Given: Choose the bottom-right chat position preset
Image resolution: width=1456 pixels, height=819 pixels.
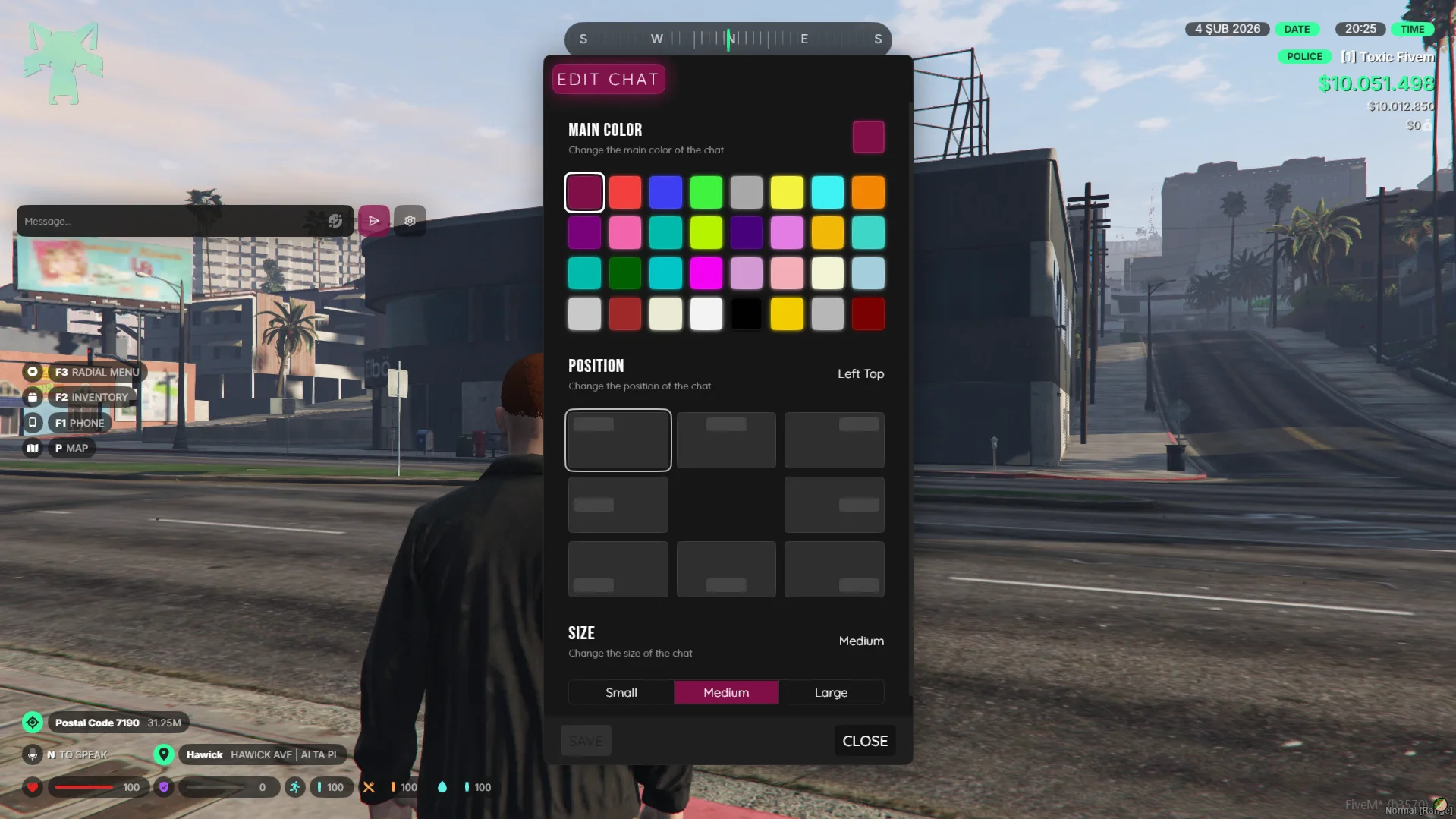Looking at the screenshot, I should pos(833,569).
